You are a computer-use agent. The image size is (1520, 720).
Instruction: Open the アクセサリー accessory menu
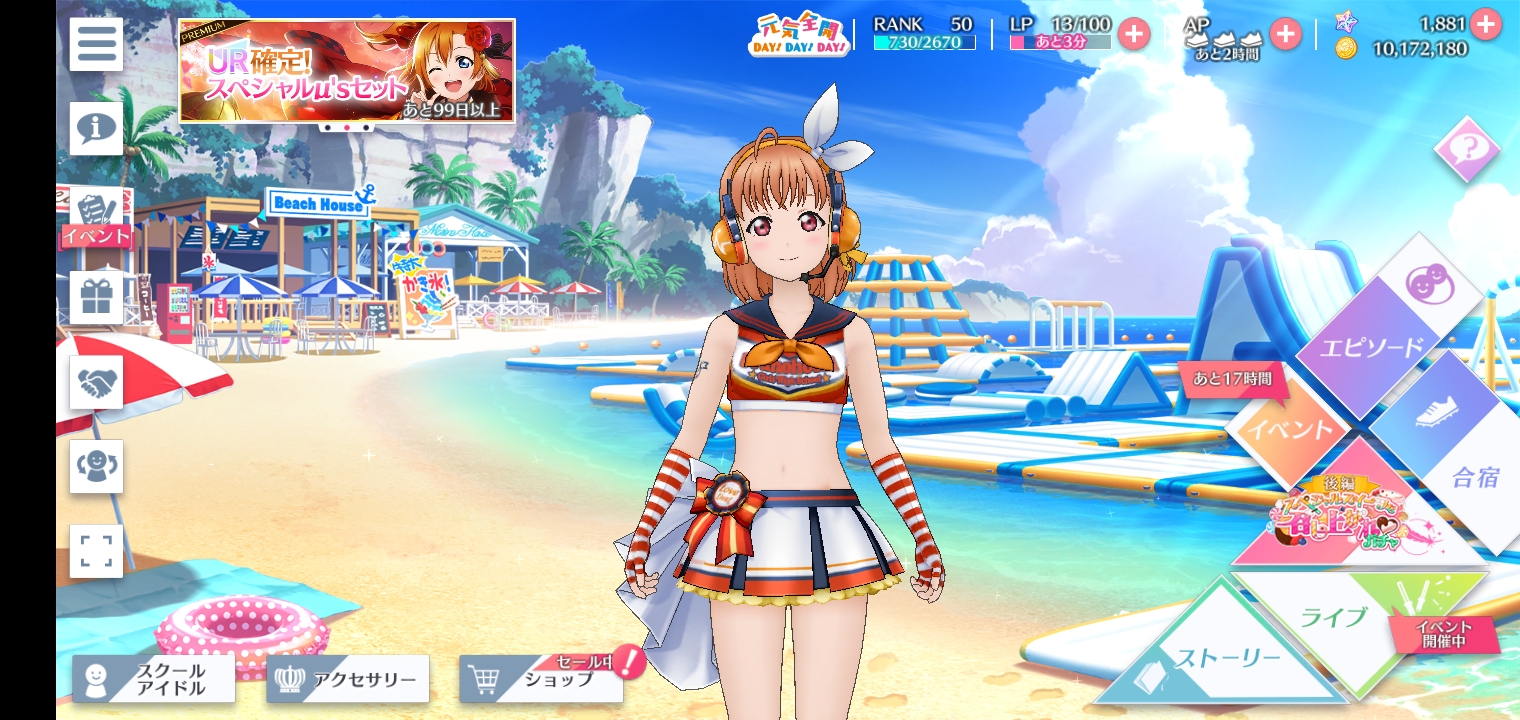point(348,679)
